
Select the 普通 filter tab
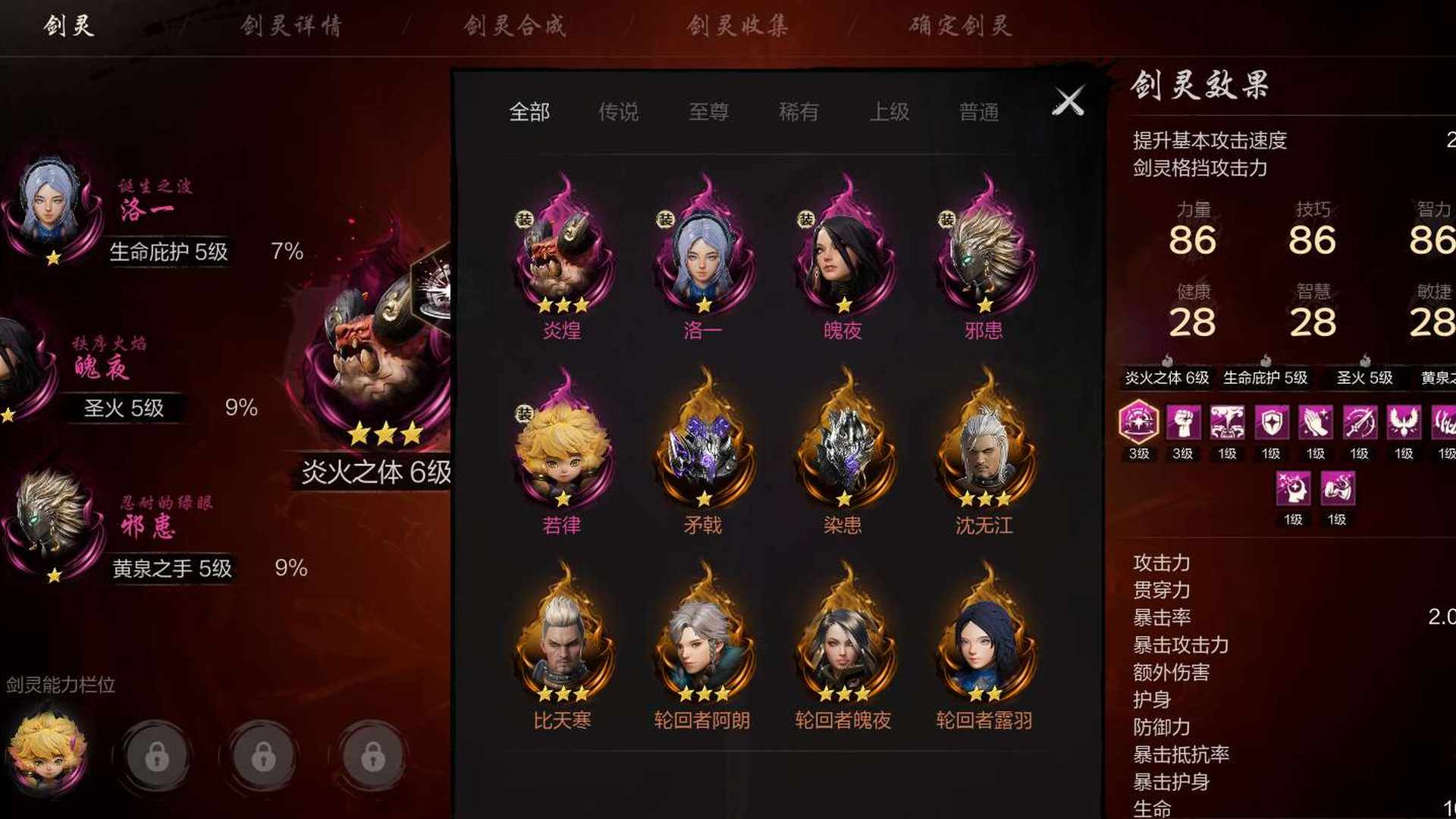[x=978, y=112]
